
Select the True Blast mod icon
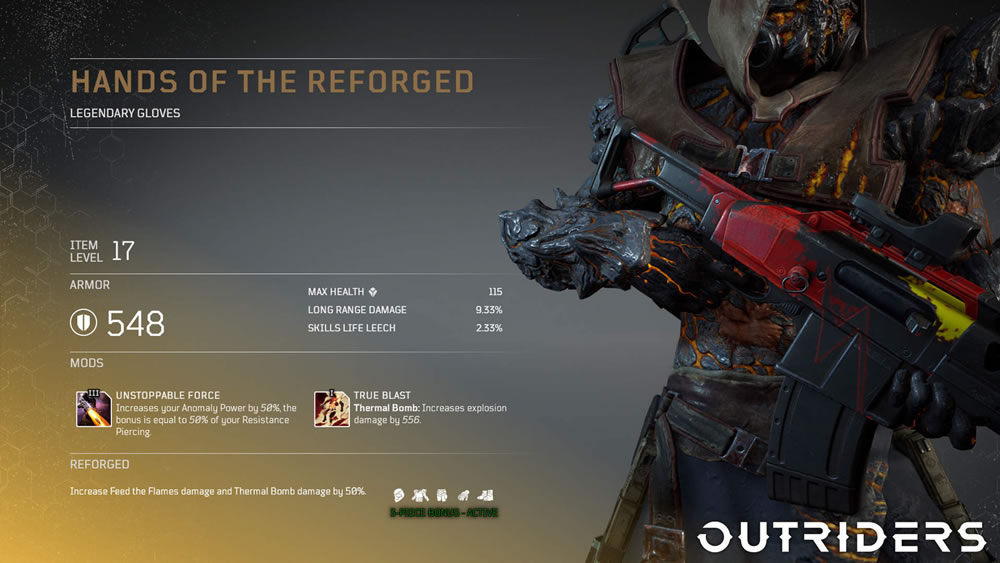pyautogui.click(x=331, y=409)
